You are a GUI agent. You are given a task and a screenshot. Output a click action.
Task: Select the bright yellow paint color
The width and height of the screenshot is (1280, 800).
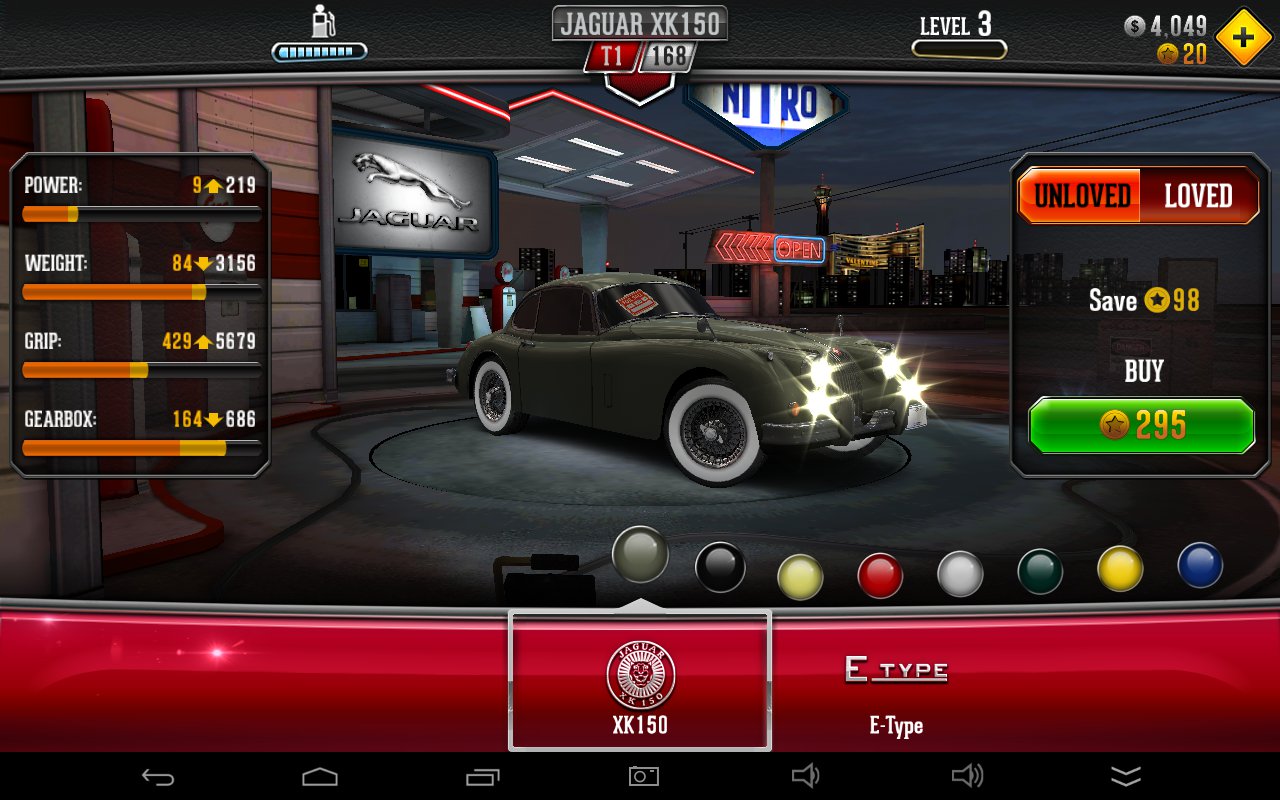tap(1120, 568)
